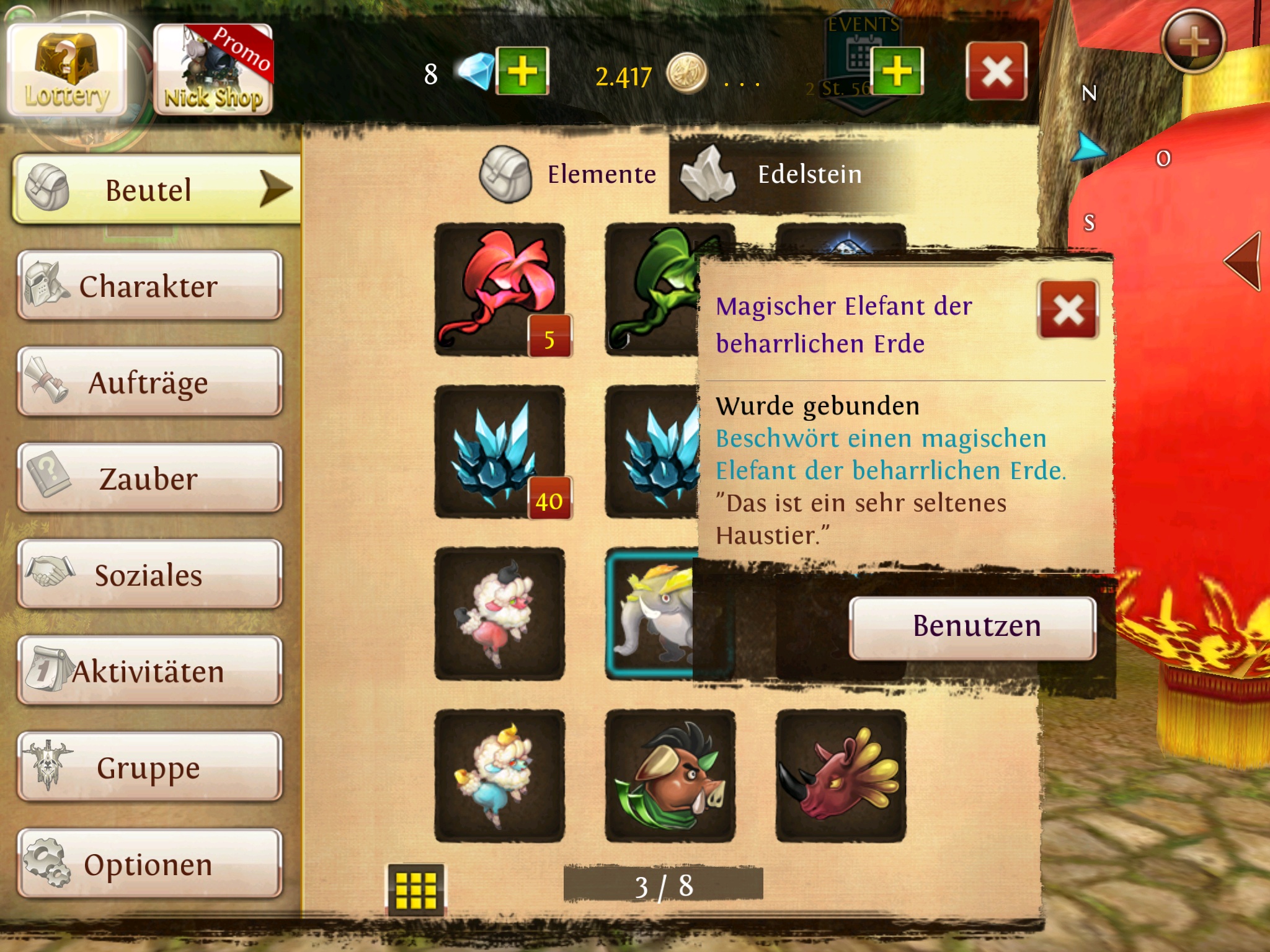Select the boar pet with green scarf

pos(670,776)
